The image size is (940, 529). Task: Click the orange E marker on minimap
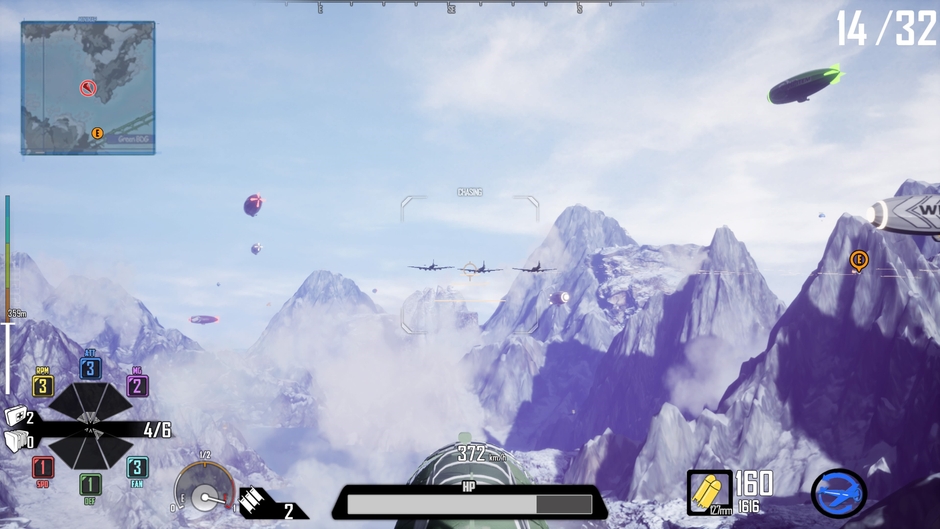pos(98,133)
